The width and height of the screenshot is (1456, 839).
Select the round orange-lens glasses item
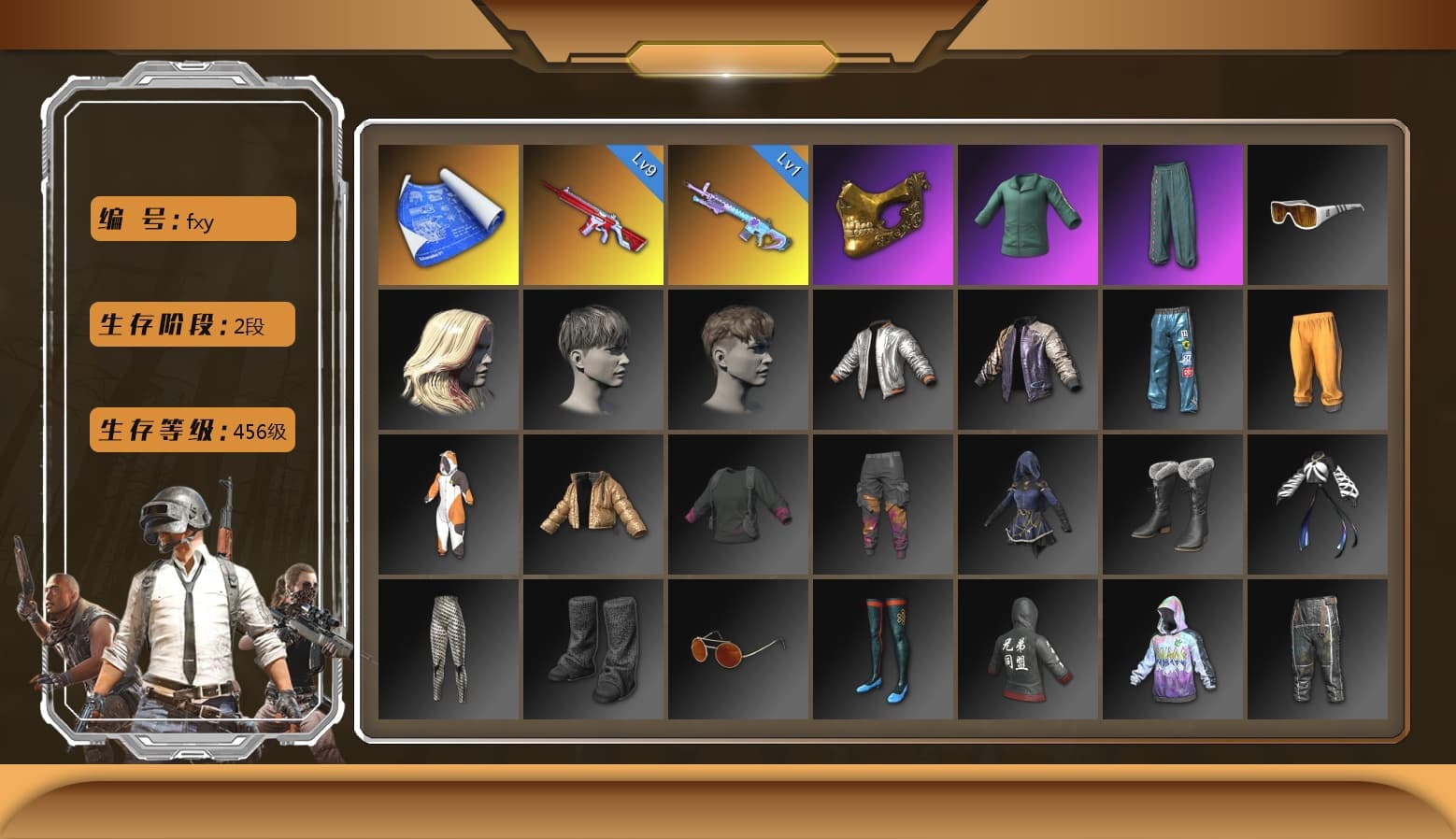[737, 649]
